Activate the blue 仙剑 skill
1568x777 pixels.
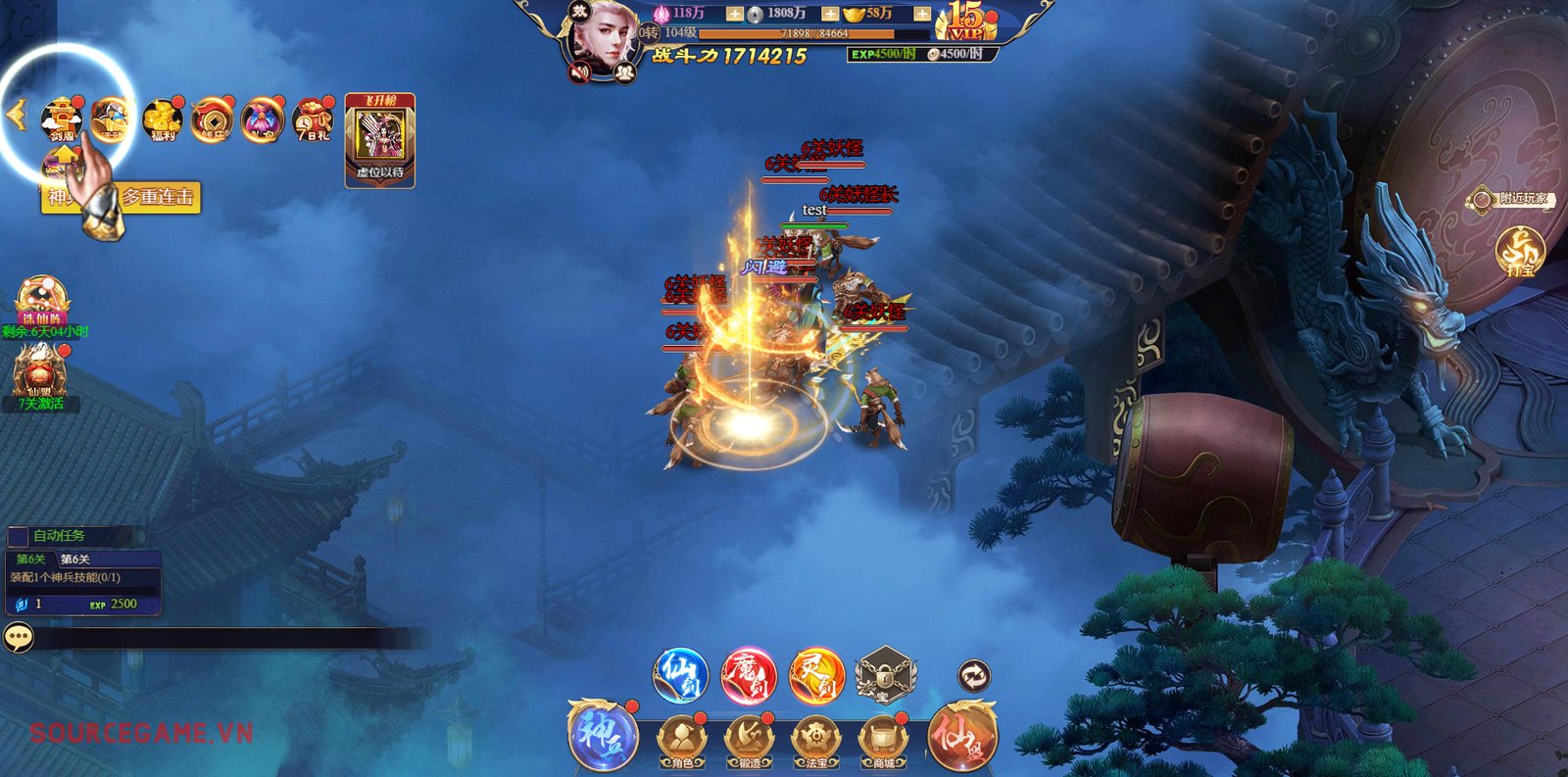[680, 675]
